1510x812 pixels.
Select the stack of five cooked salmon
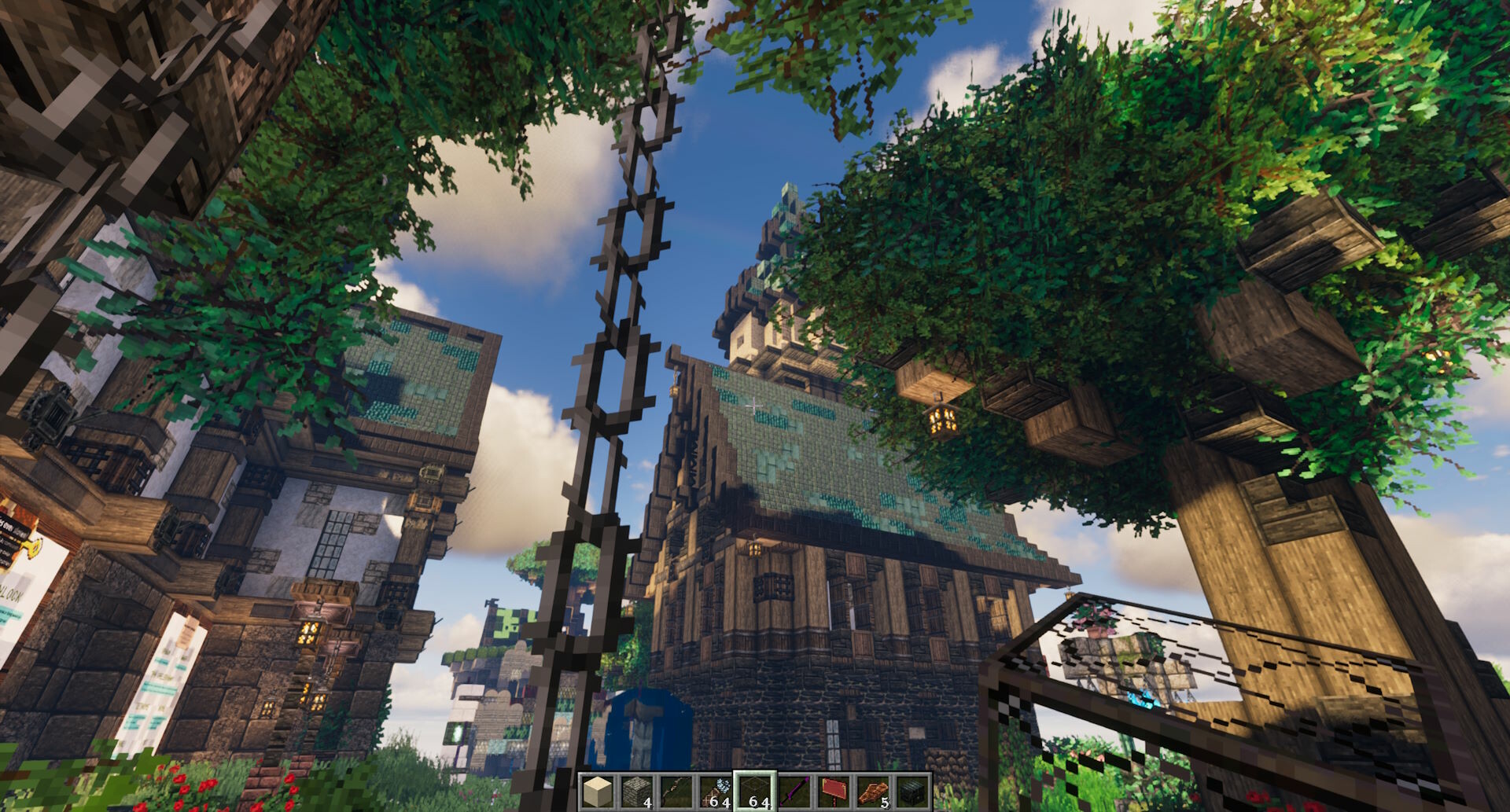pyautogui.click(x=874, y=792)
